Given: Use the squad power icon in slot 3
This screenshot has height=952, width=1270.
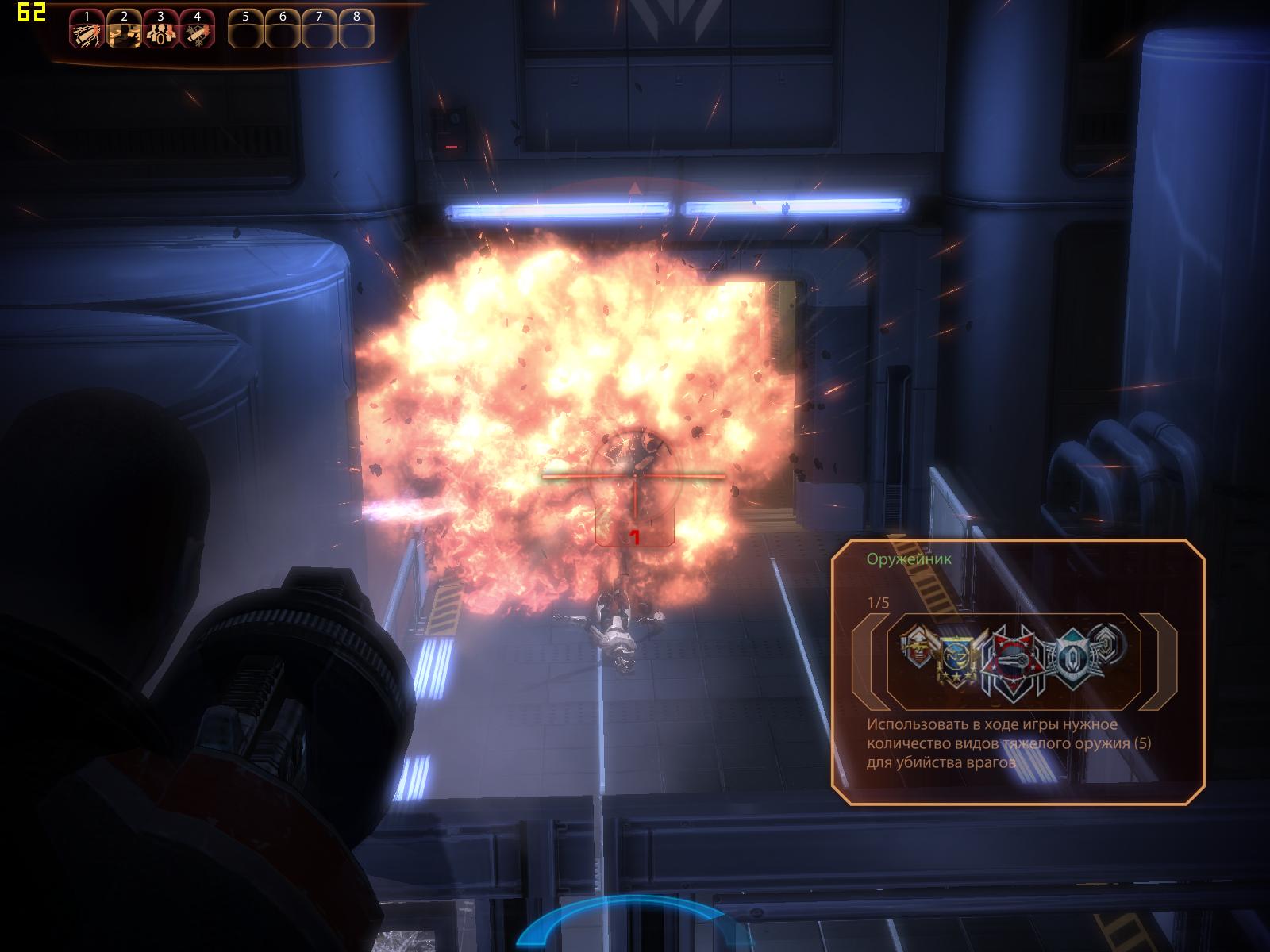Looking at the screenshot, I should click(x=160, y=32).
